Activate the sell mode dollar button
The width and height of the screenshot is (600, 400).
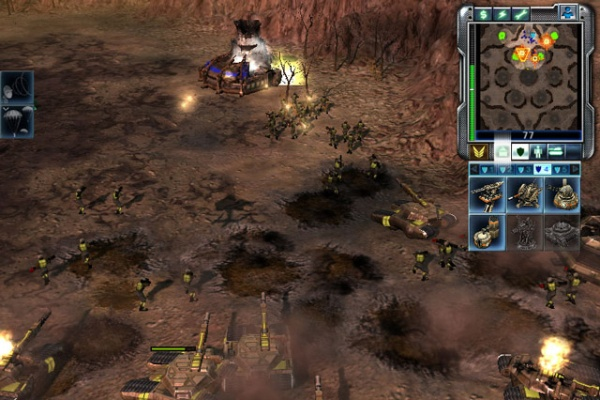[484, 14]
